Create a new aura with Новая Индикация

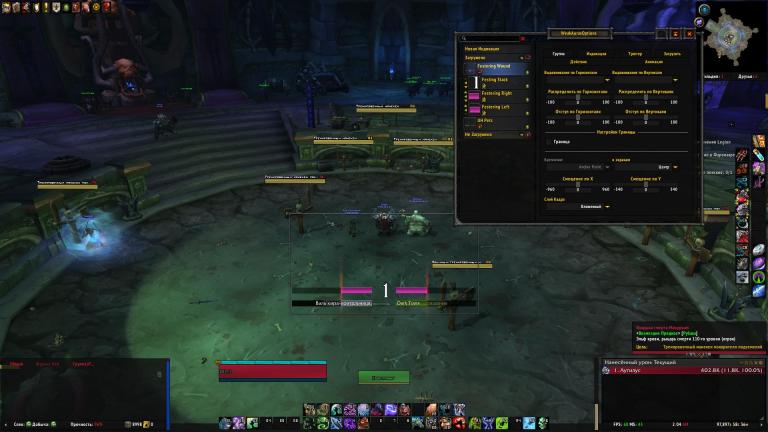pyautogui.click(x=481, y=48)
